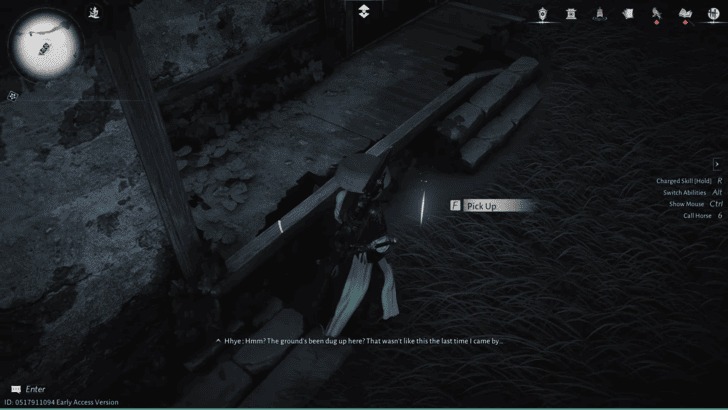Open the bird messenger menu icon
The width and height of the screenshot is (728, 410).
pos(657,13)
